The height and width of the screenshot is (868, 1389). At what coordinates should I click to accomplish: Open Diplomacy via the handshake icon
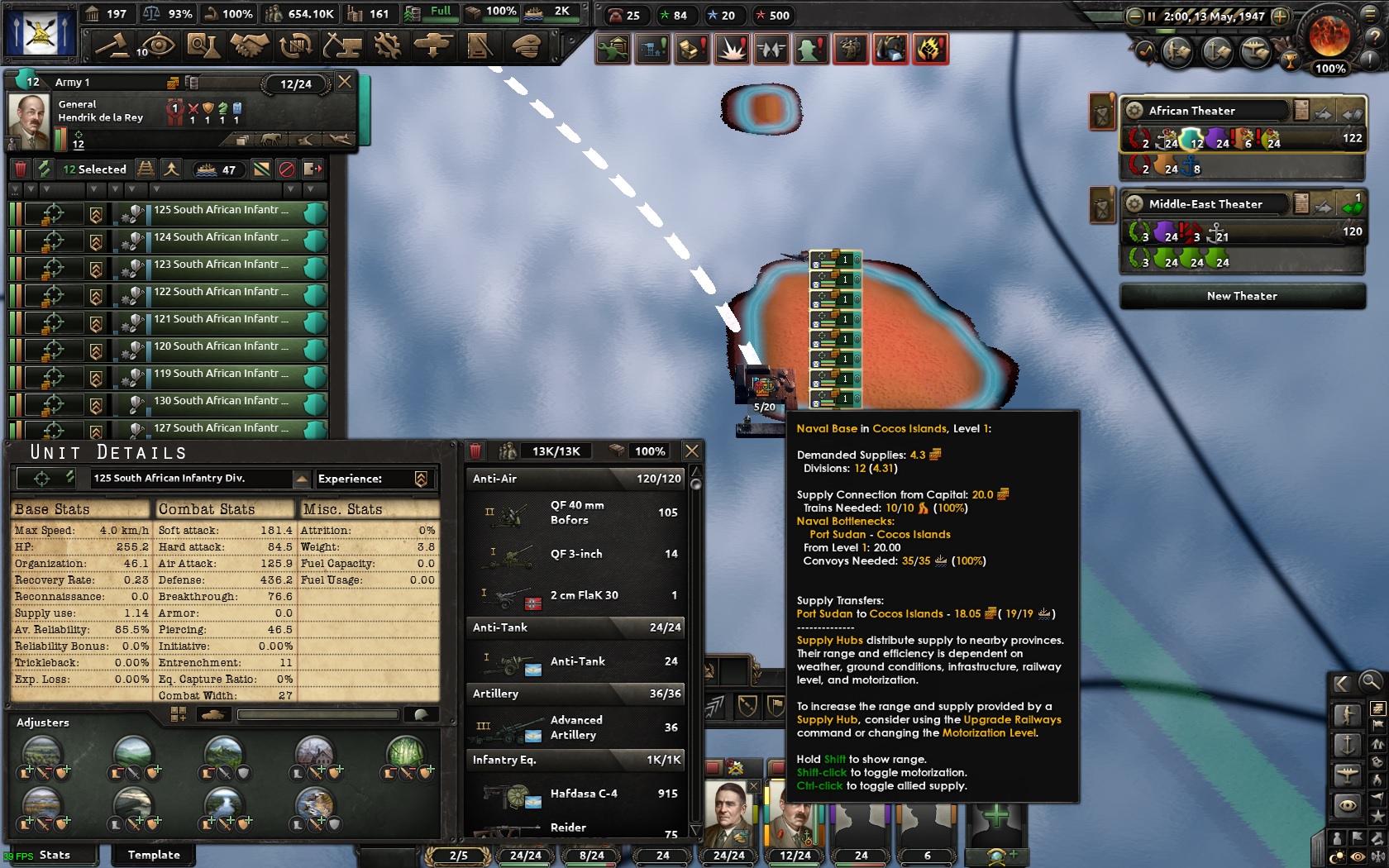(x=251, y=47)
